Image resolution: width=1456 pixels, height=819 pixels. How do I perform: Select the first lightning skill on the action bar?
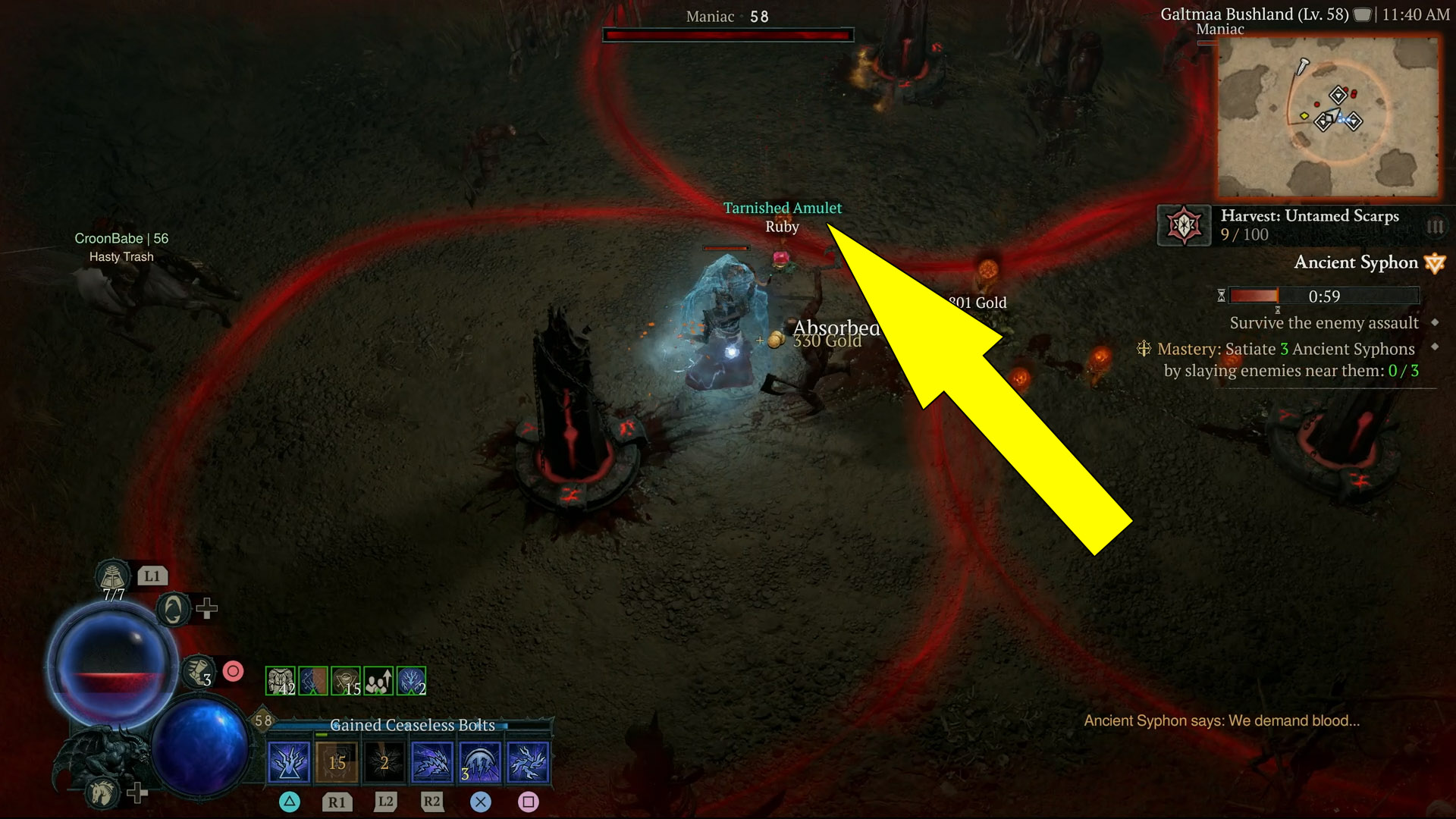(x=289, y=762)
